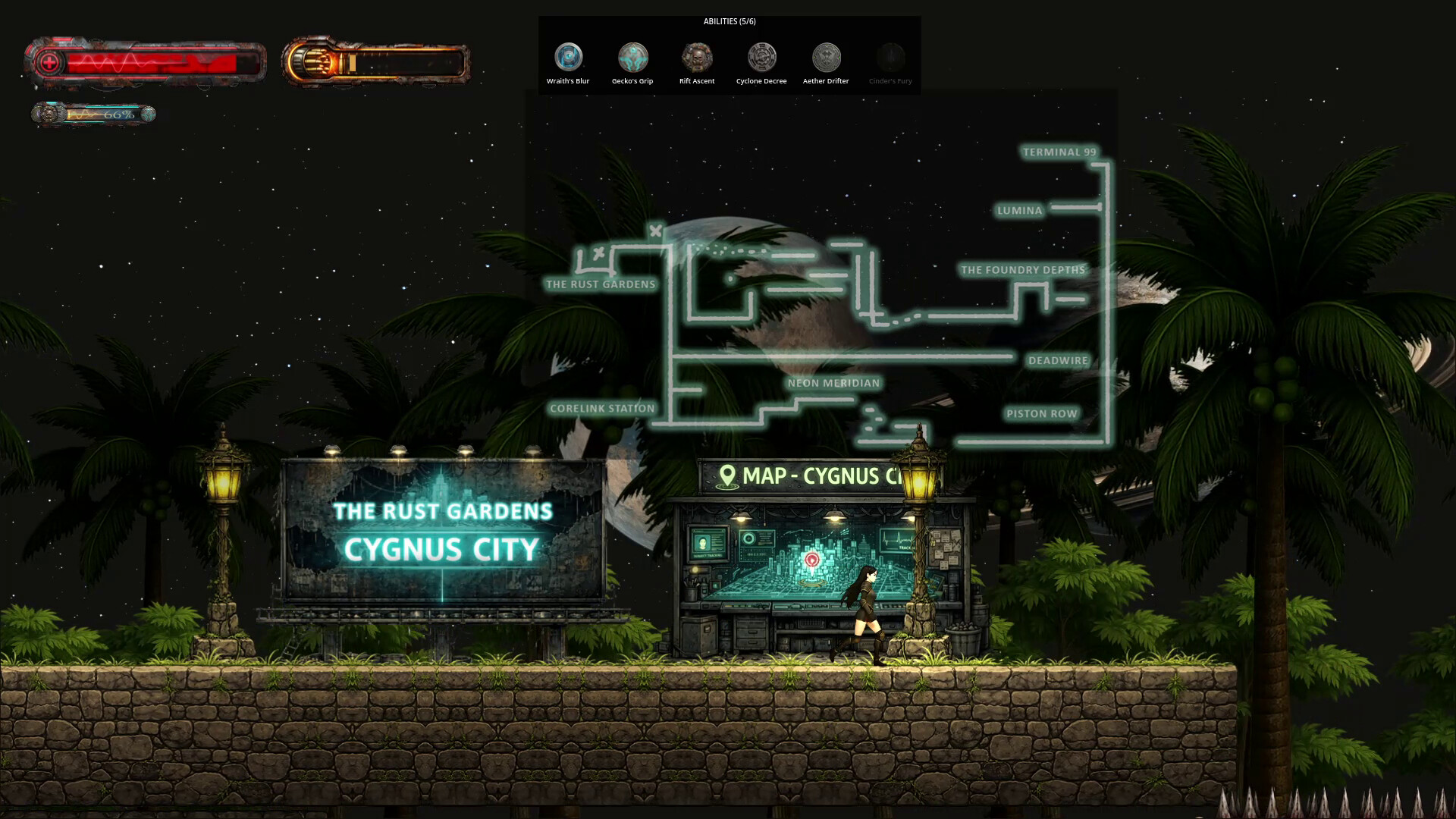Select the Rift Ascent skull icon
The width and height of the screenshot is (1456, 819).
coord(696,56)
